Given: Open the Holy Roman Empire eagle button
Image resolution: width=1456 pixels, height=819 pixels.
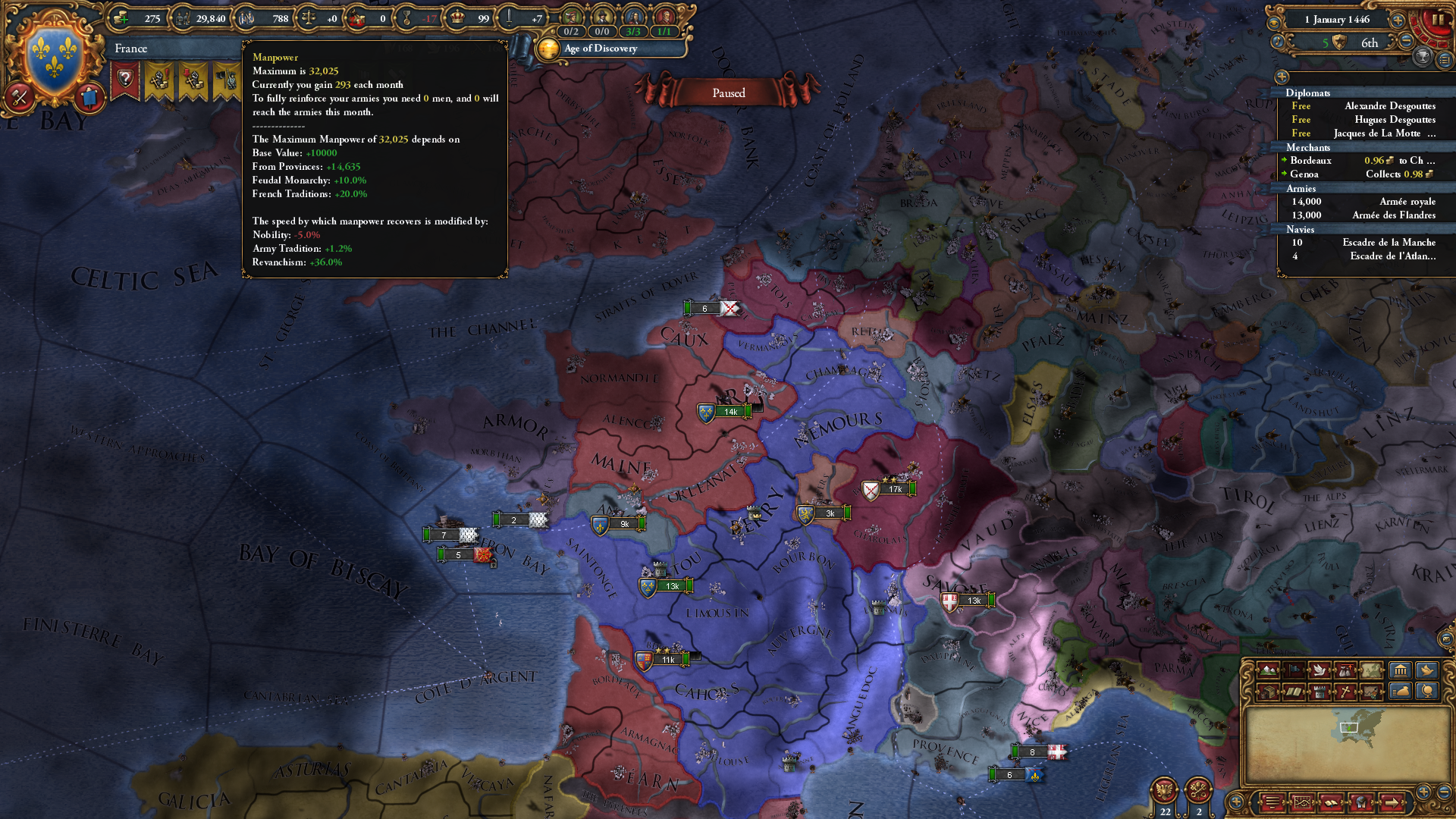Looking at the screenshot, I should coord(1164,791).
